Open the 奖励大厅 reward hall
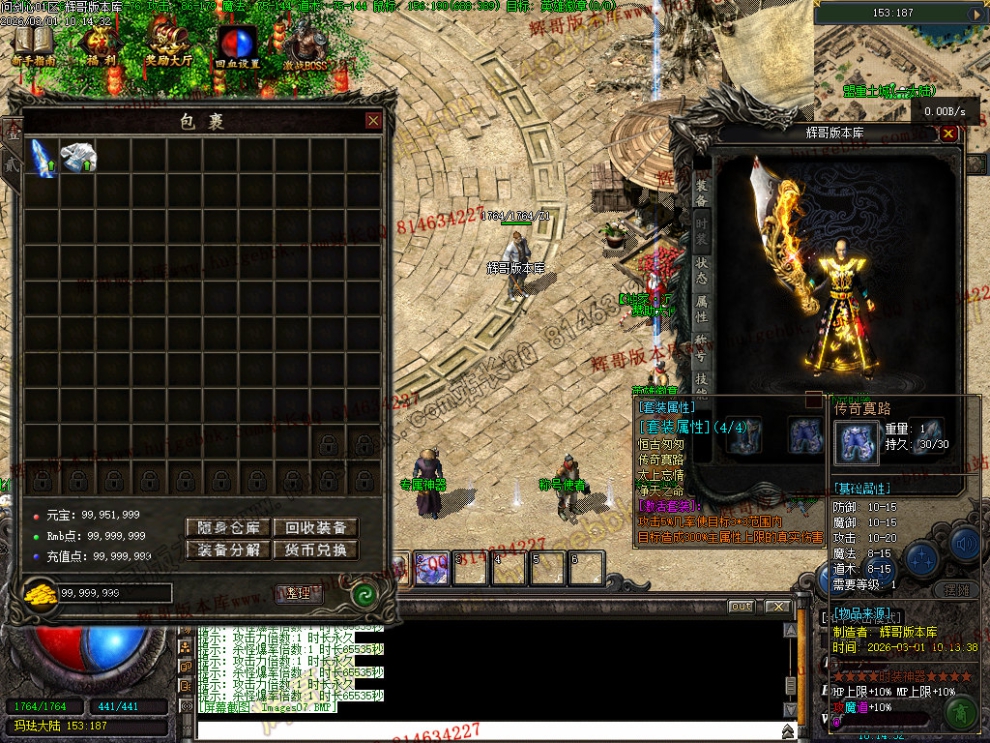Viewport: 990px width, 743px height. pos(167,46)
